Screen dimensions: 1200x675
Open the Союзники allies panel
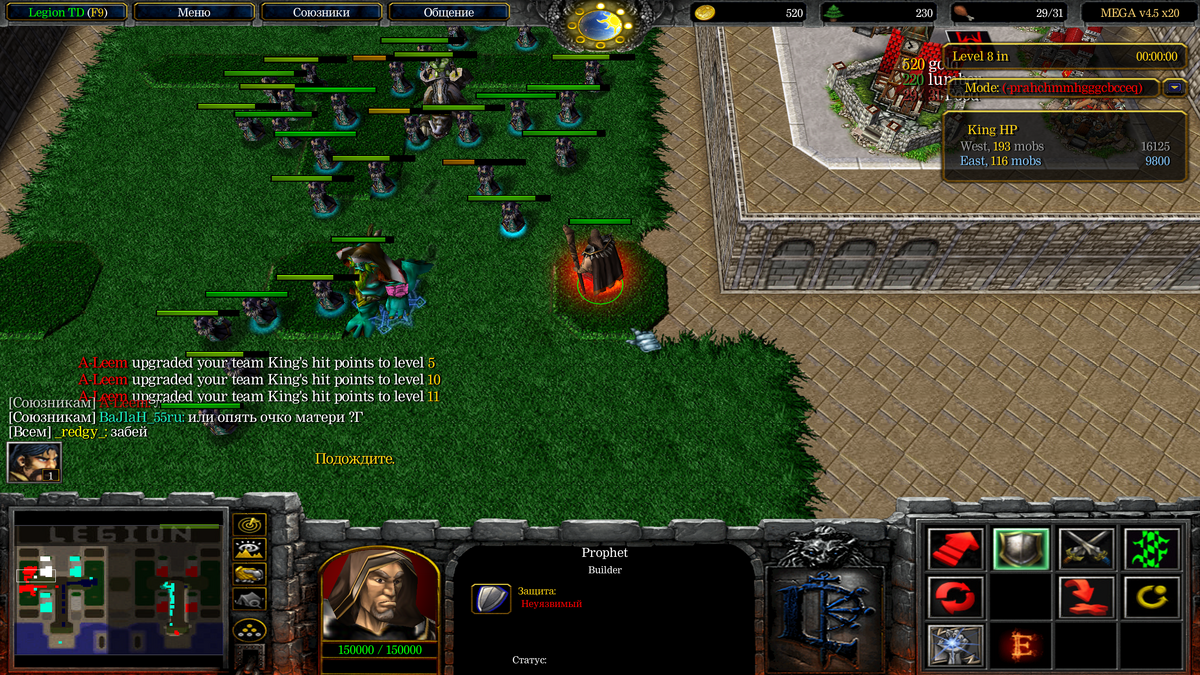321,13
